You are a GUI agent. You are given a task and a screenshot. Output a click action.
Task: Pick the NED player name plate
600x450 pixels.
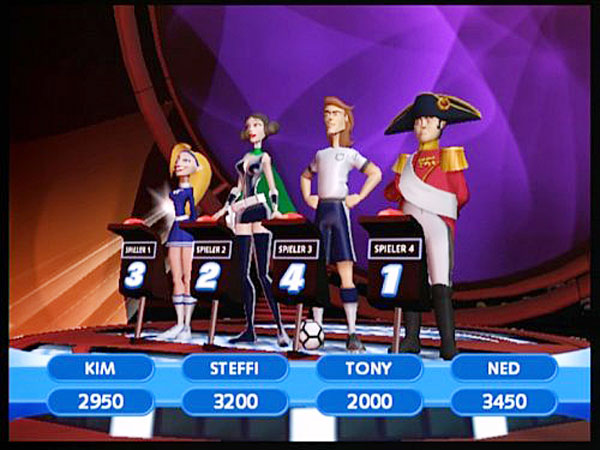click(x=503, y=368)
